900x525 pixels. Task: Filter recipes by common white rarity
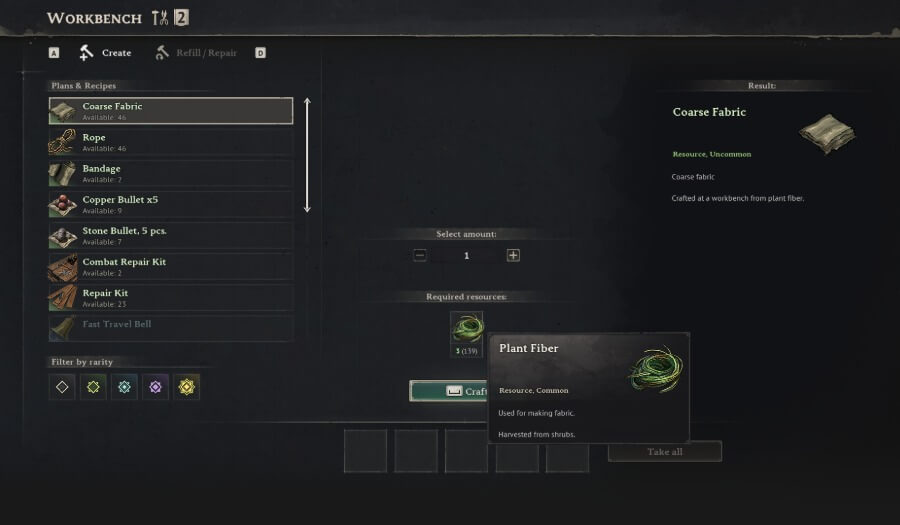pos(62,387)
